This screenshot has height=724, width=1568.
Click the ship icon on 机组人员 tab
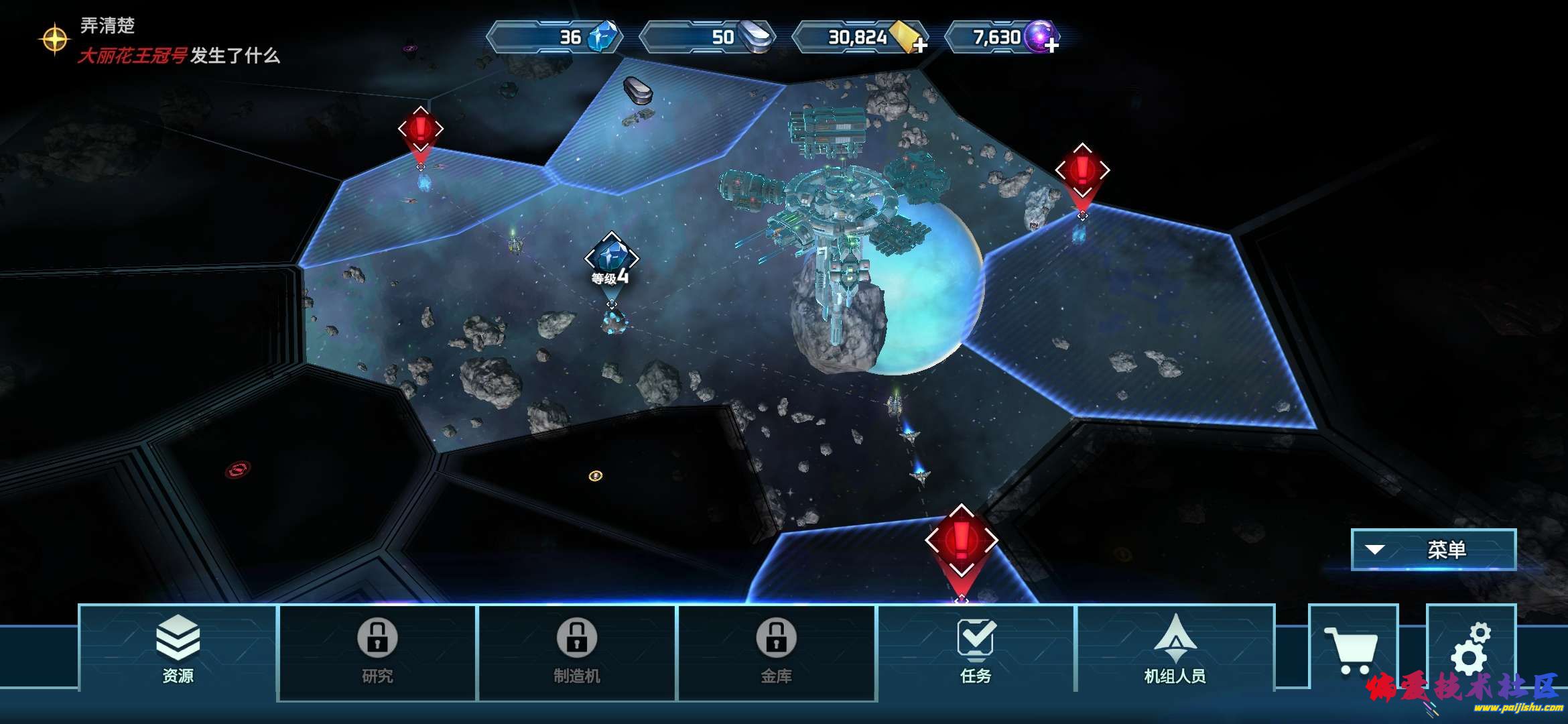pos(1176,640)
